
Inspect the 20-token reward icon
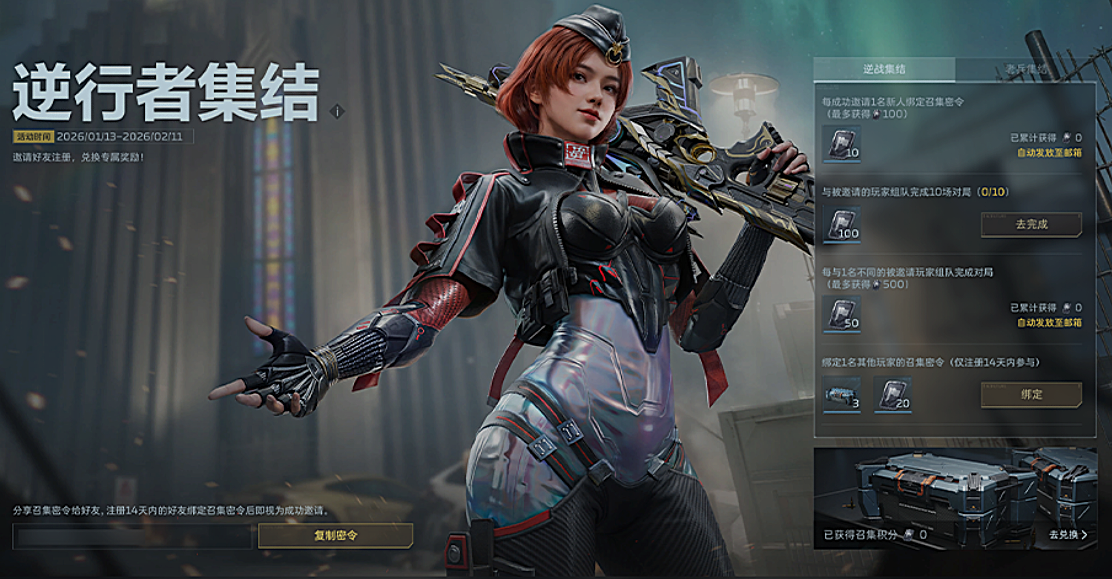click(x=892, y=395)
